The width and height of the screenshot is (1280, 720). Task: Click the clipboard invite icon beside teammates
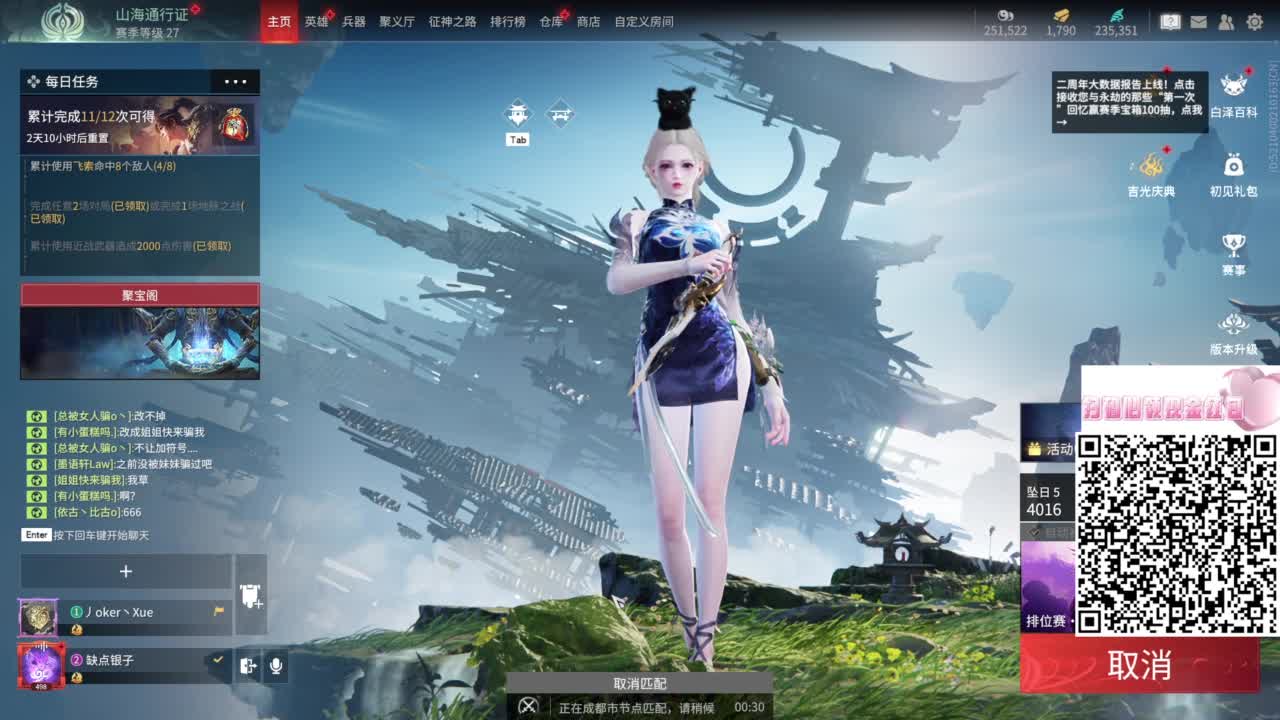(x=249, y=596)
